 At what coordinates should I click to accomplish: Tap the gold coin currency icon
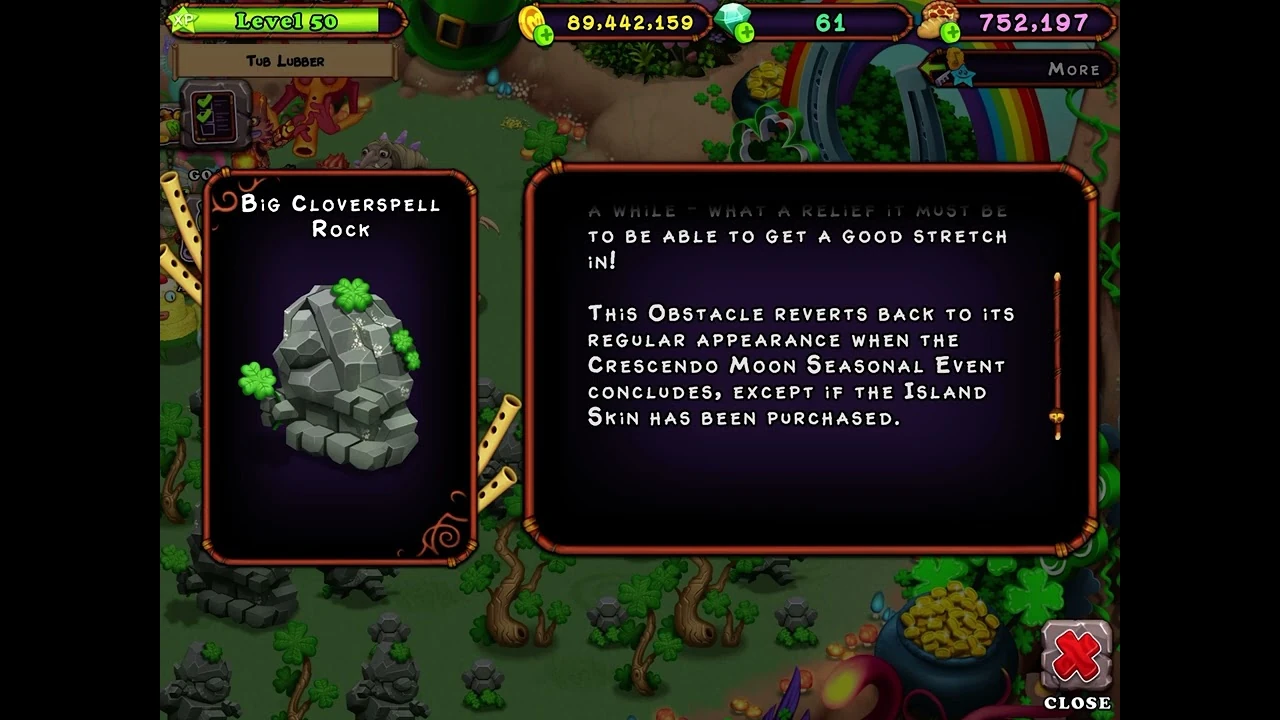[533, 20]
